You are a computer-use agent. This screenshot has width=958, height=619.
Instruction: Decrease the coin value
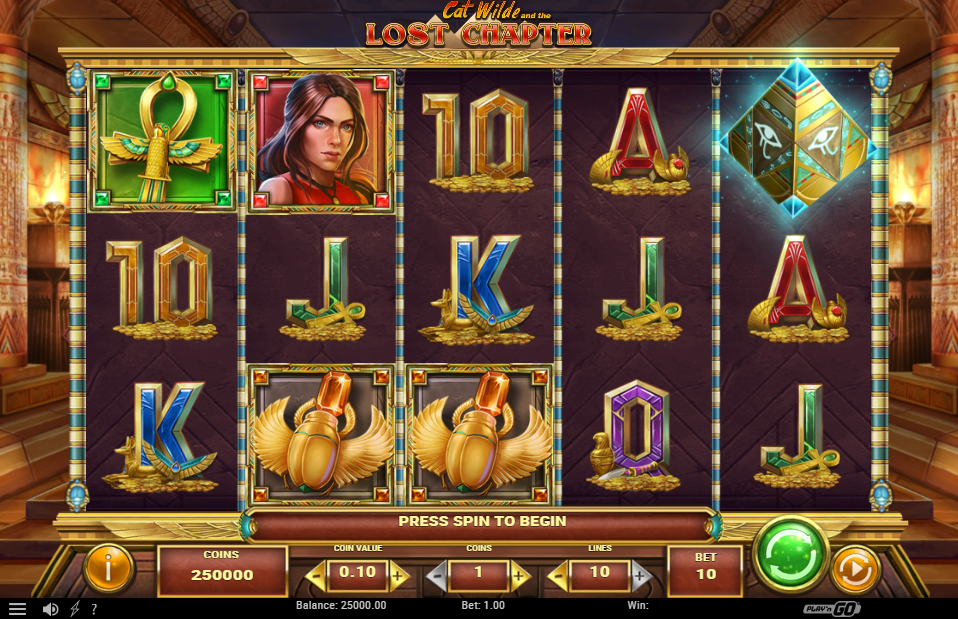tap(317, 576)
